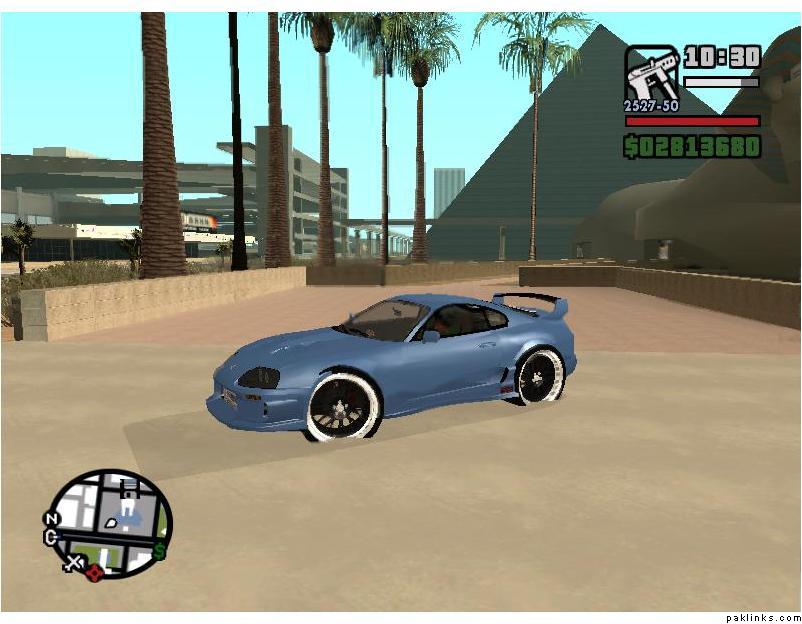802x624 pixels.
Task: Click the North 'N' compass marker
Action: click(51, 519)
